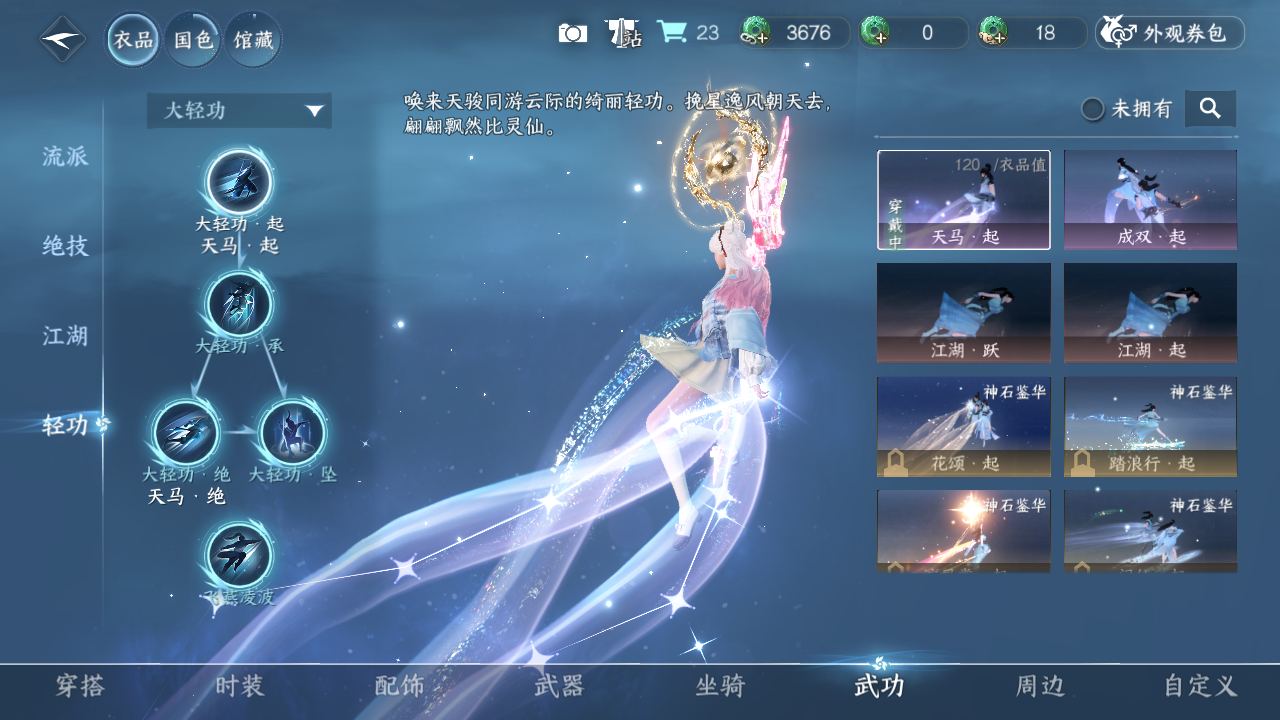Image resolution: width=1280 pixels, height=720 pixels.
Task: Select the 流派 category
Action: (66, 156)
